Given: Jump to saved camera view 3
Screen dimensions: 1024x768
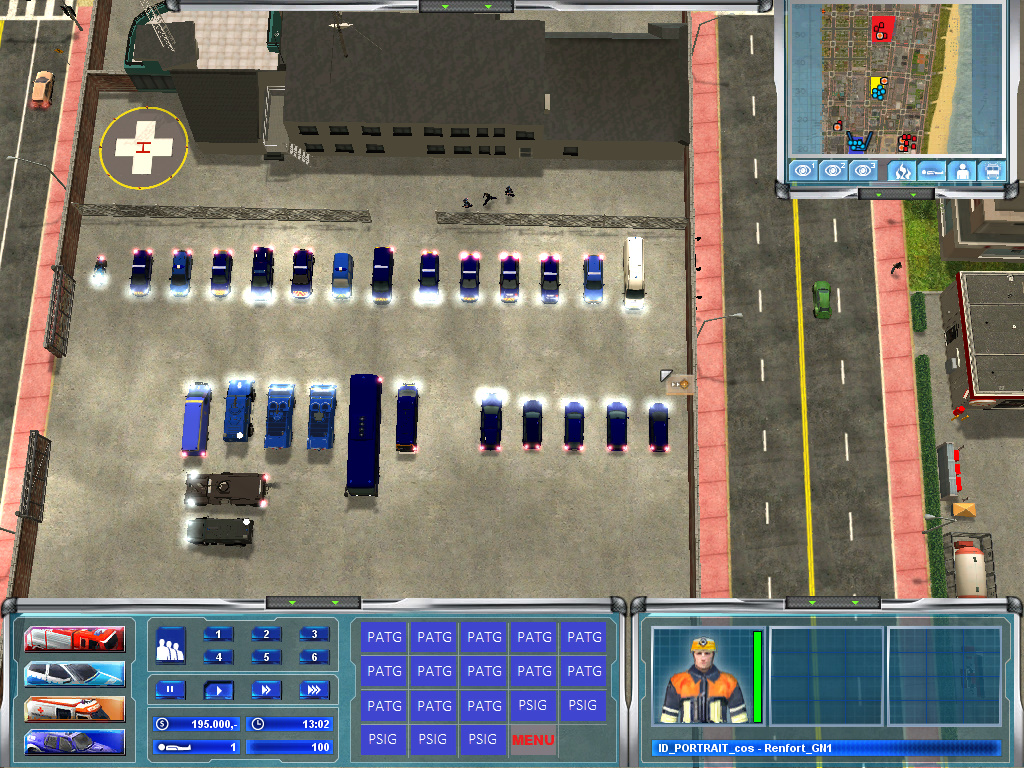Looking at the screenshot, I should (864, 170).
